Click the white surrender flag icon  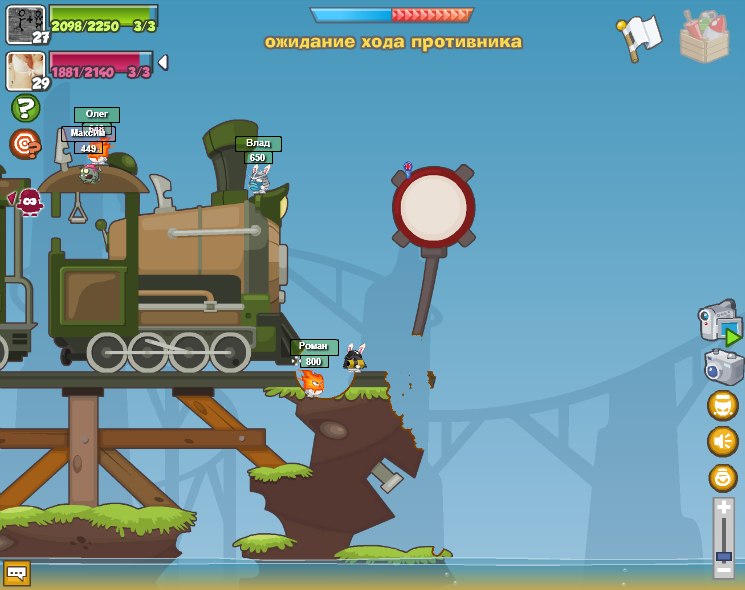click(x=638, y=36)
